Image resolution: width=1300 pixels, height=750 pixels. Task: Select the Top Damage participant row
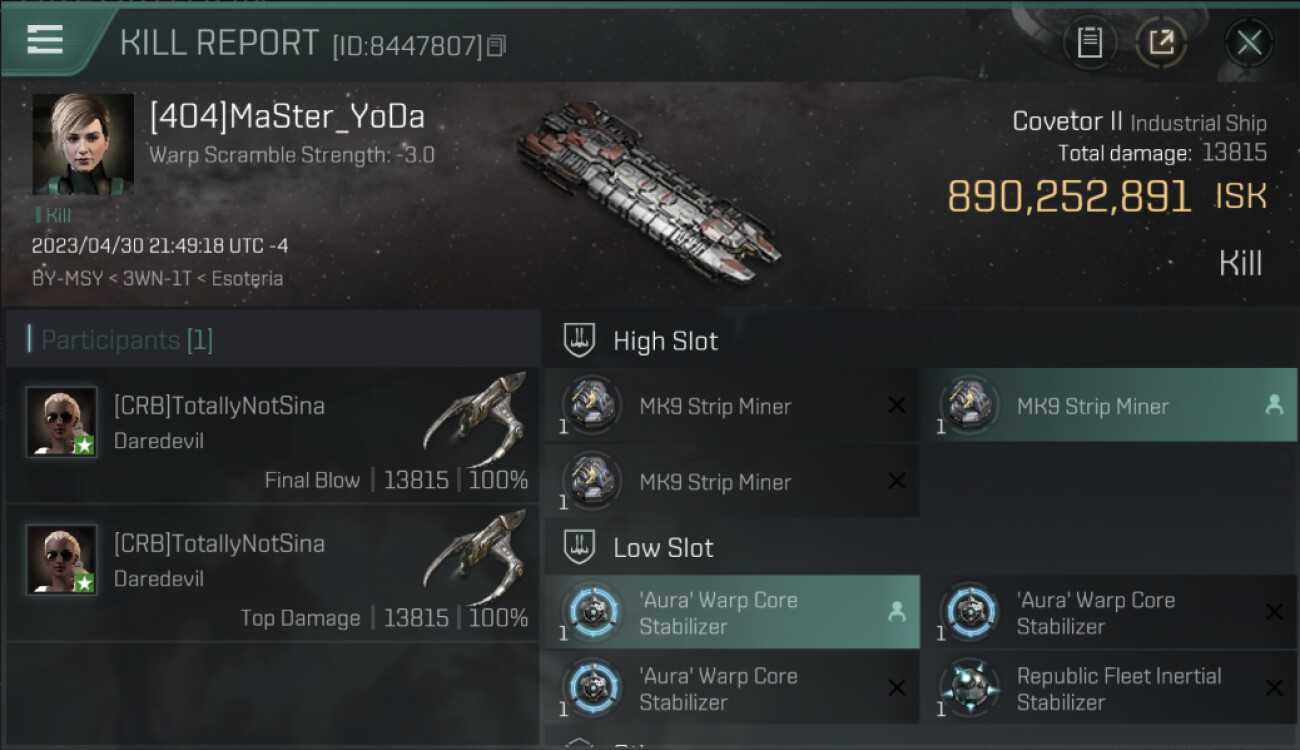272,573
